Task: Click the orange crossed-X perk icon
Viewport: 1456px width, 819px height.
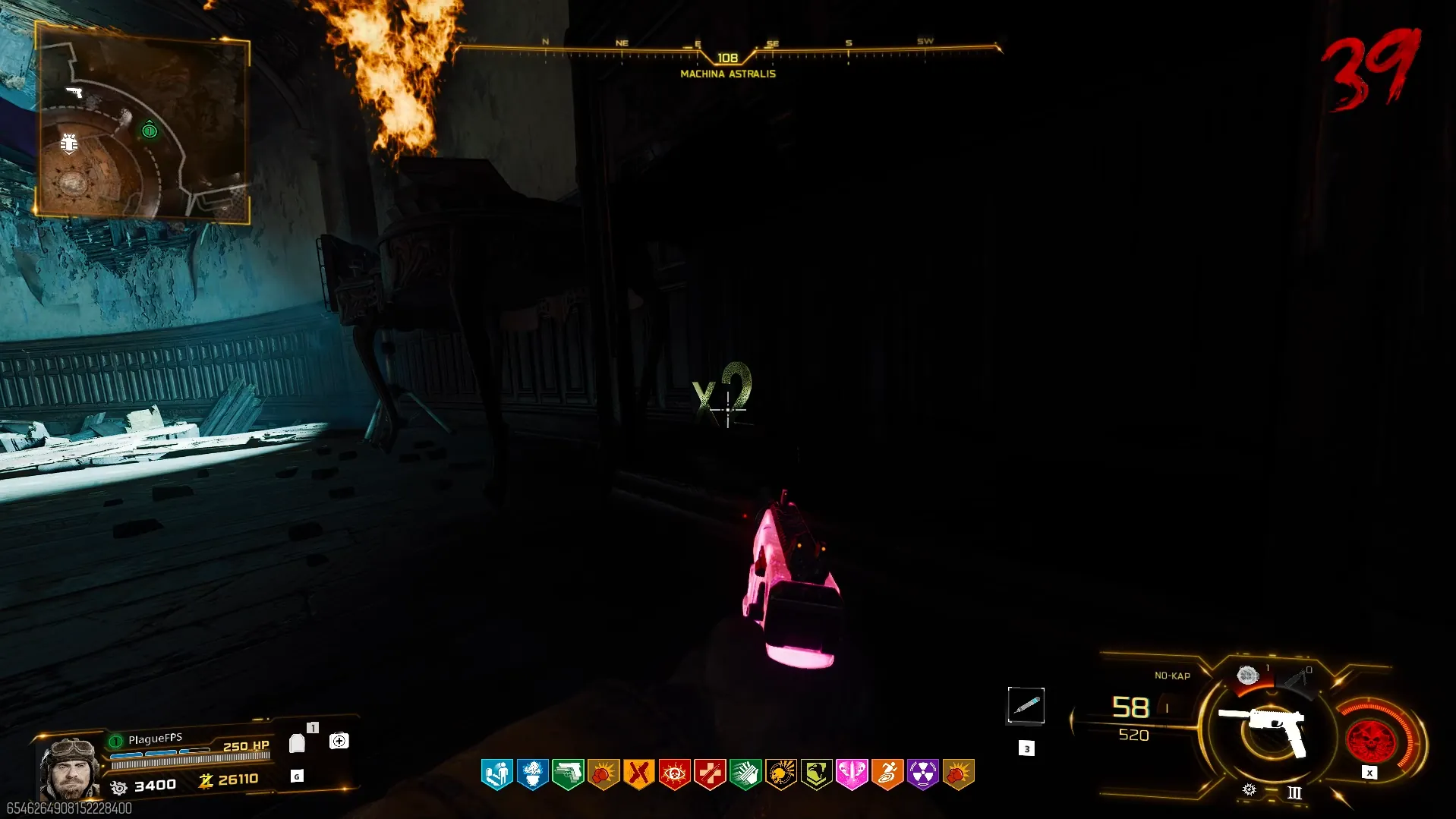Action: click(638, 774)
